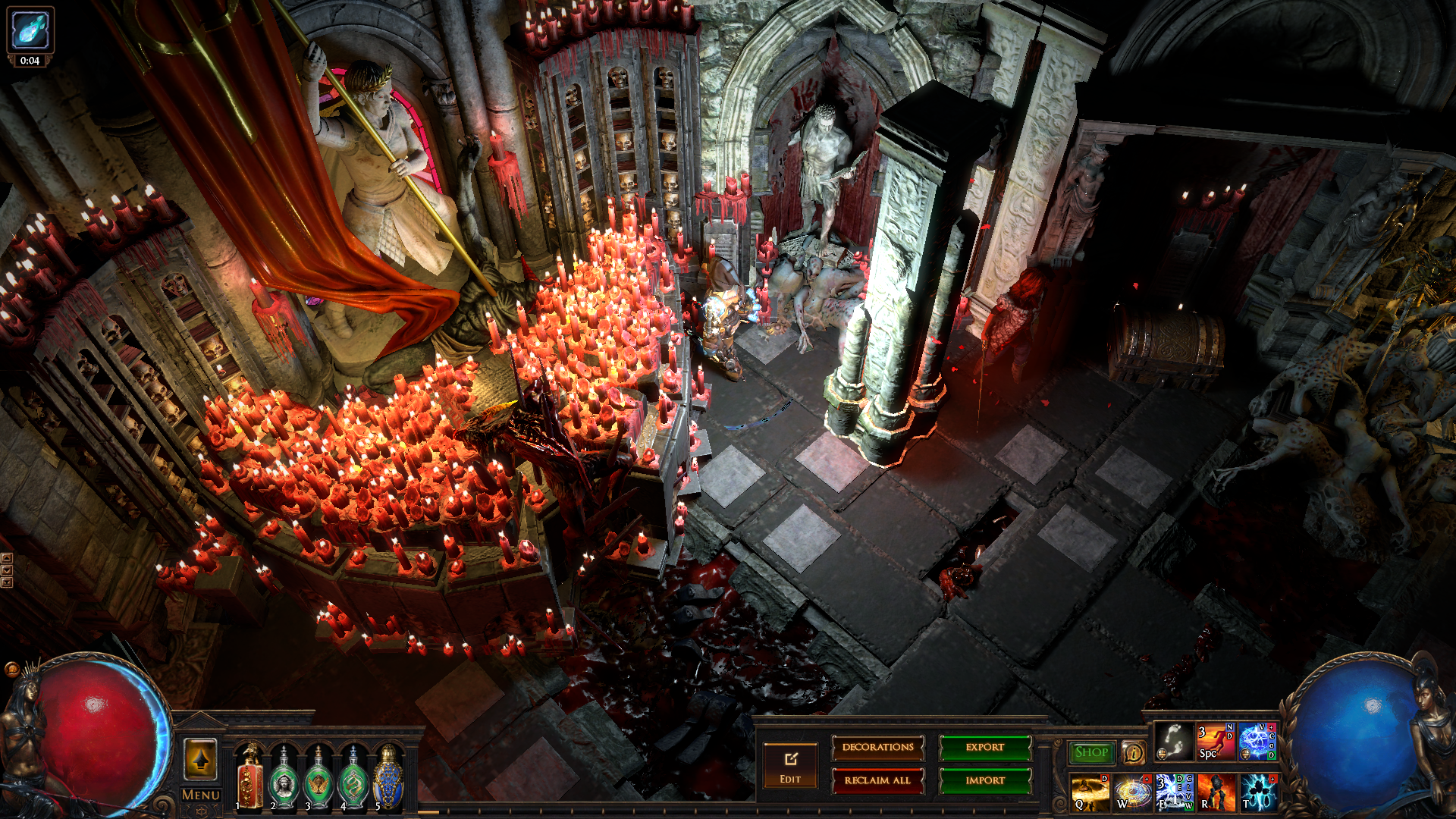Click the cyan crystal buff icon
1456x819 pixels.
(30, 30)
